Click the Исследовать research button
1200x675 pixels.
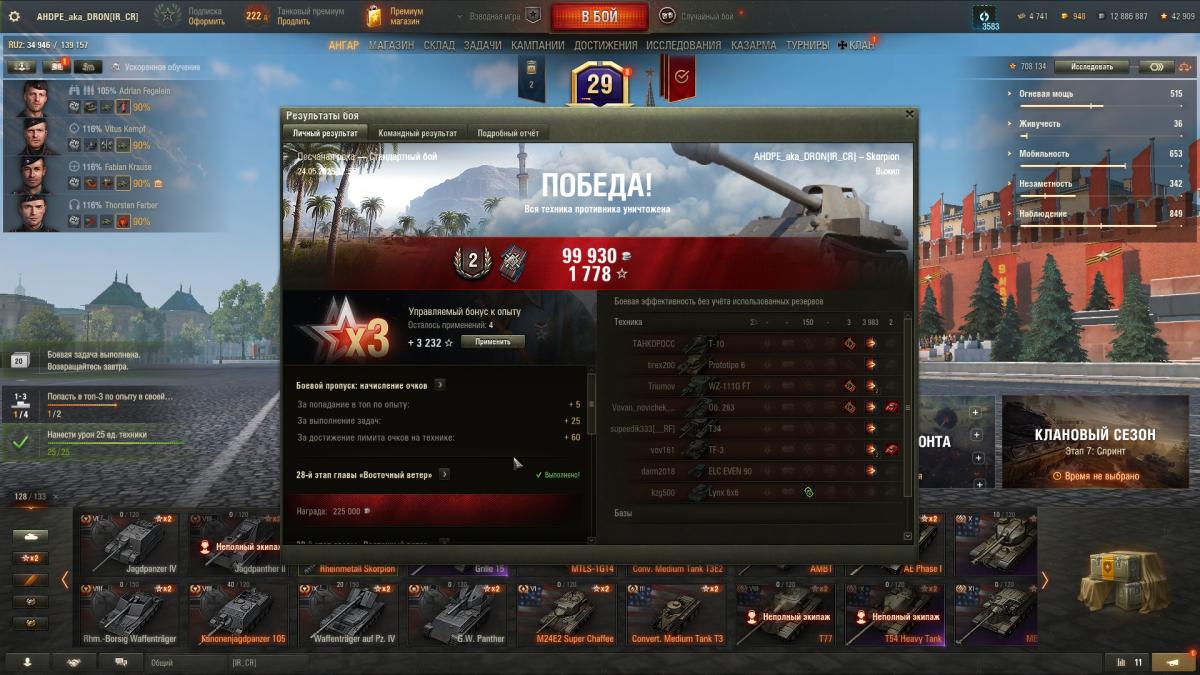[1091, 67]
